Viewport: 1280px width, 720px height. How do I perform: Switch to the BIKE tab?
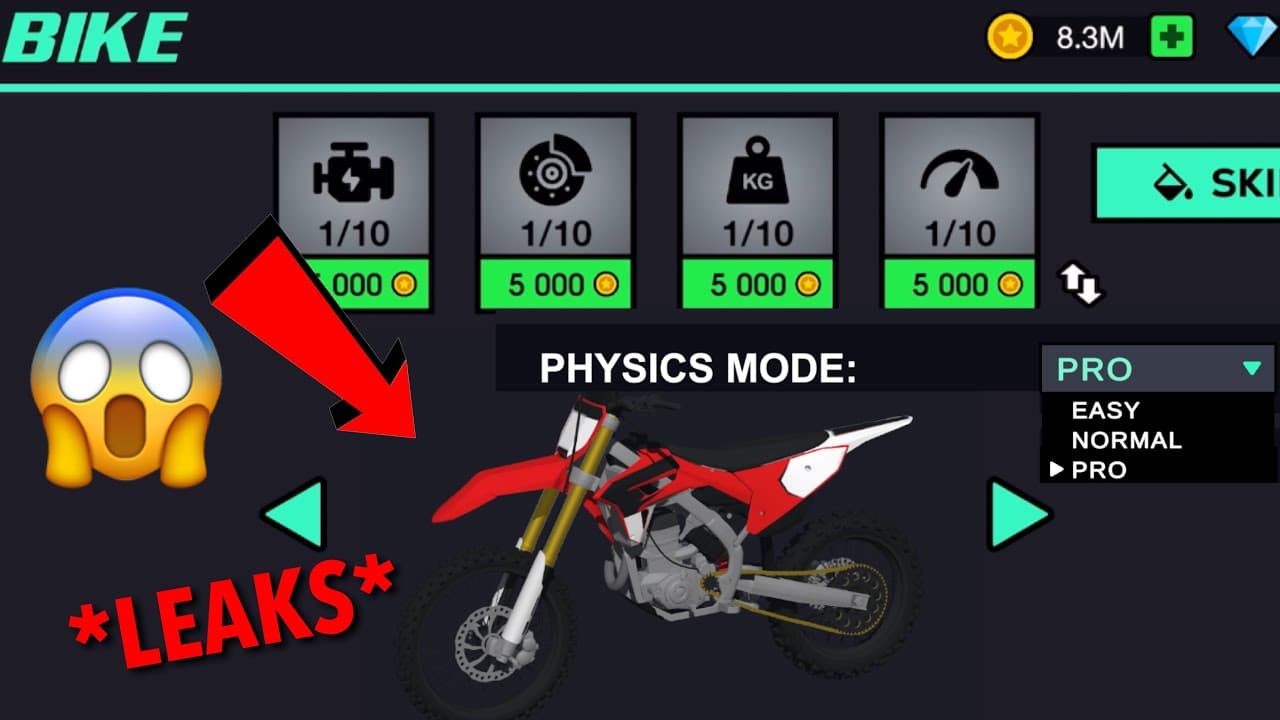pyautogui.click(x=93, y=40)
